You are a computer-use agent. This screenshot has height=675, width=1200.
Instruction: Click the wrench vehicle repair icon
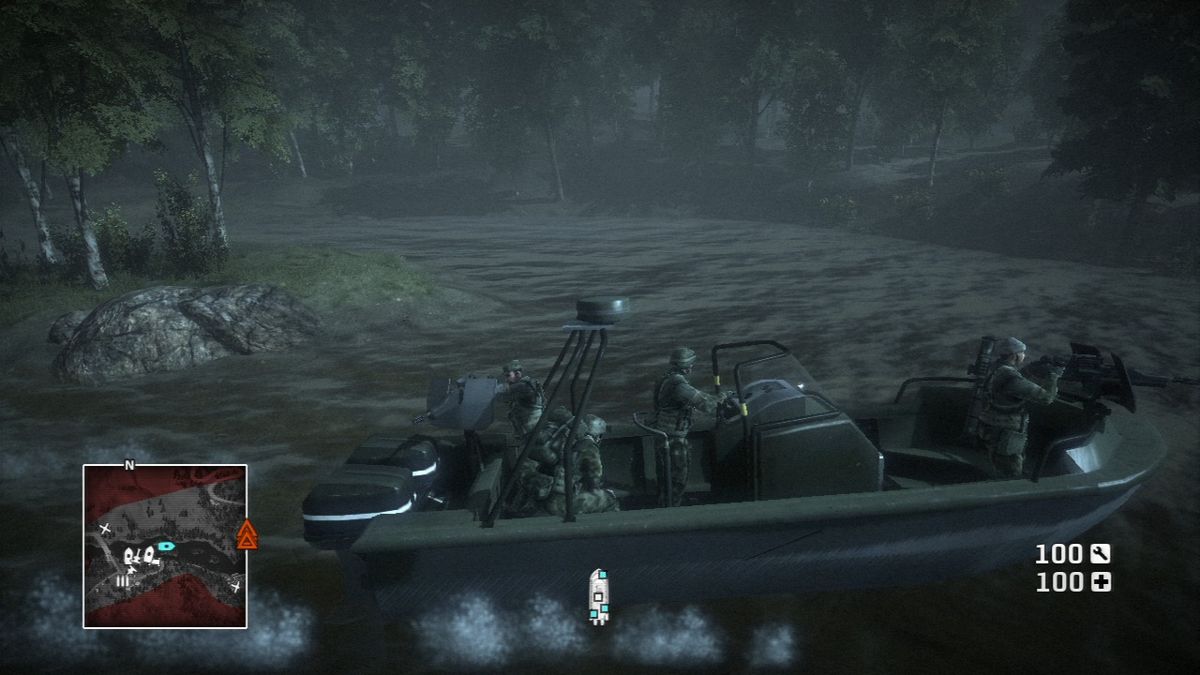click(x=1101, y=553)
